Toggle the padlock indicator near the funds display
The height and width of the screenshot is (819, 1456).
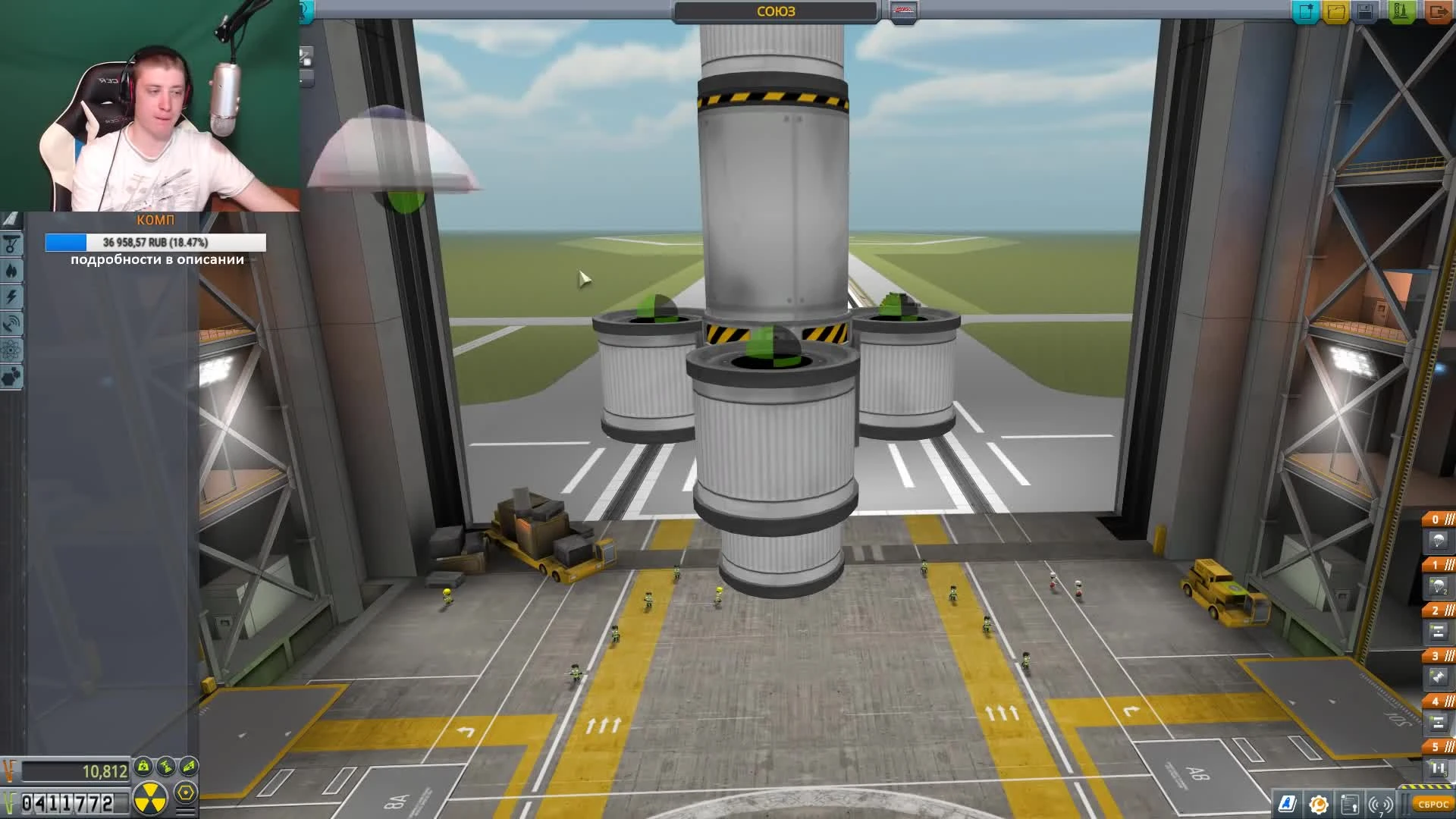143,767
